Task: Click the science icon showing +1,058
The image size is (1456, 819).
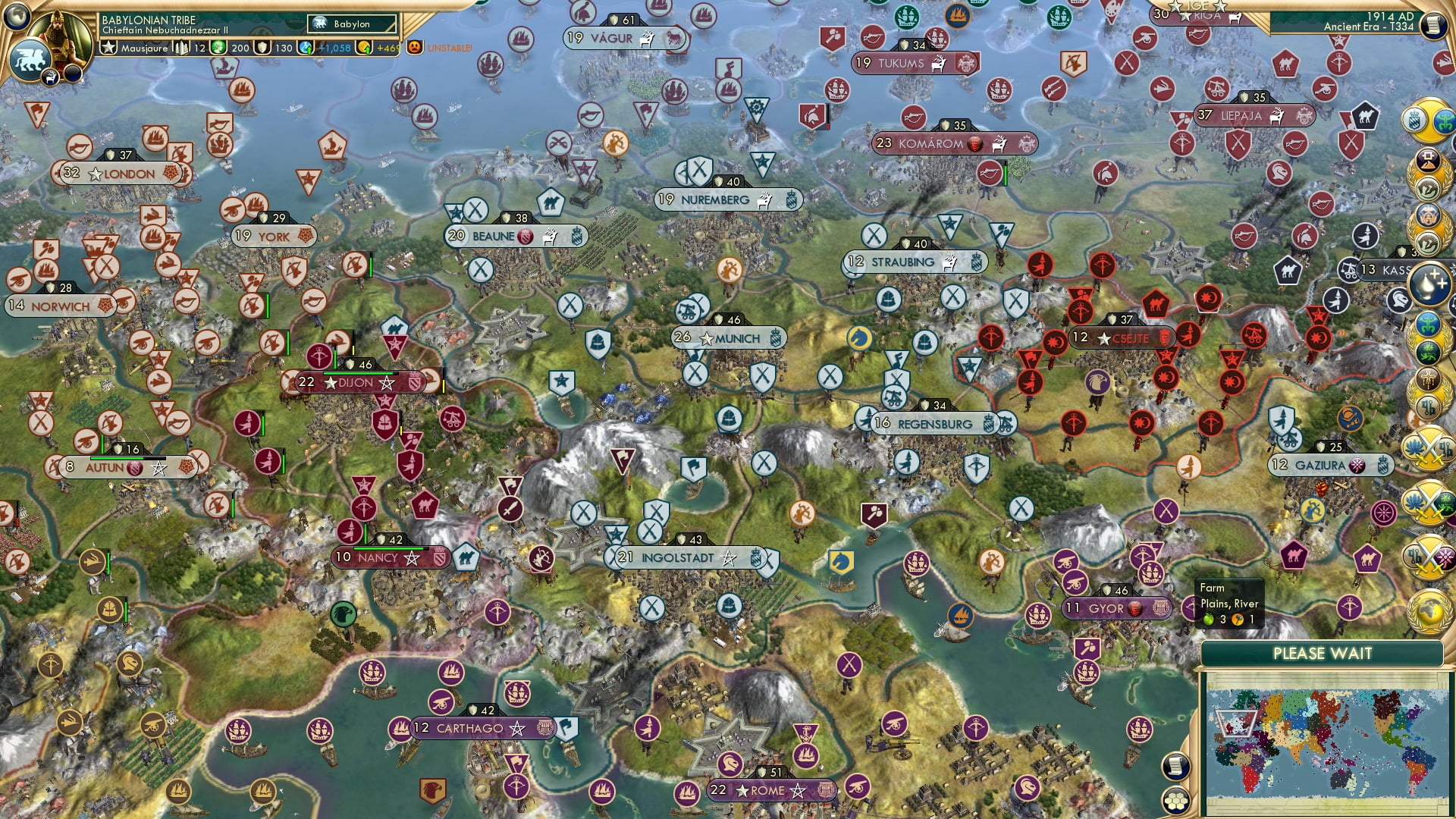Action: click(306, 48)
